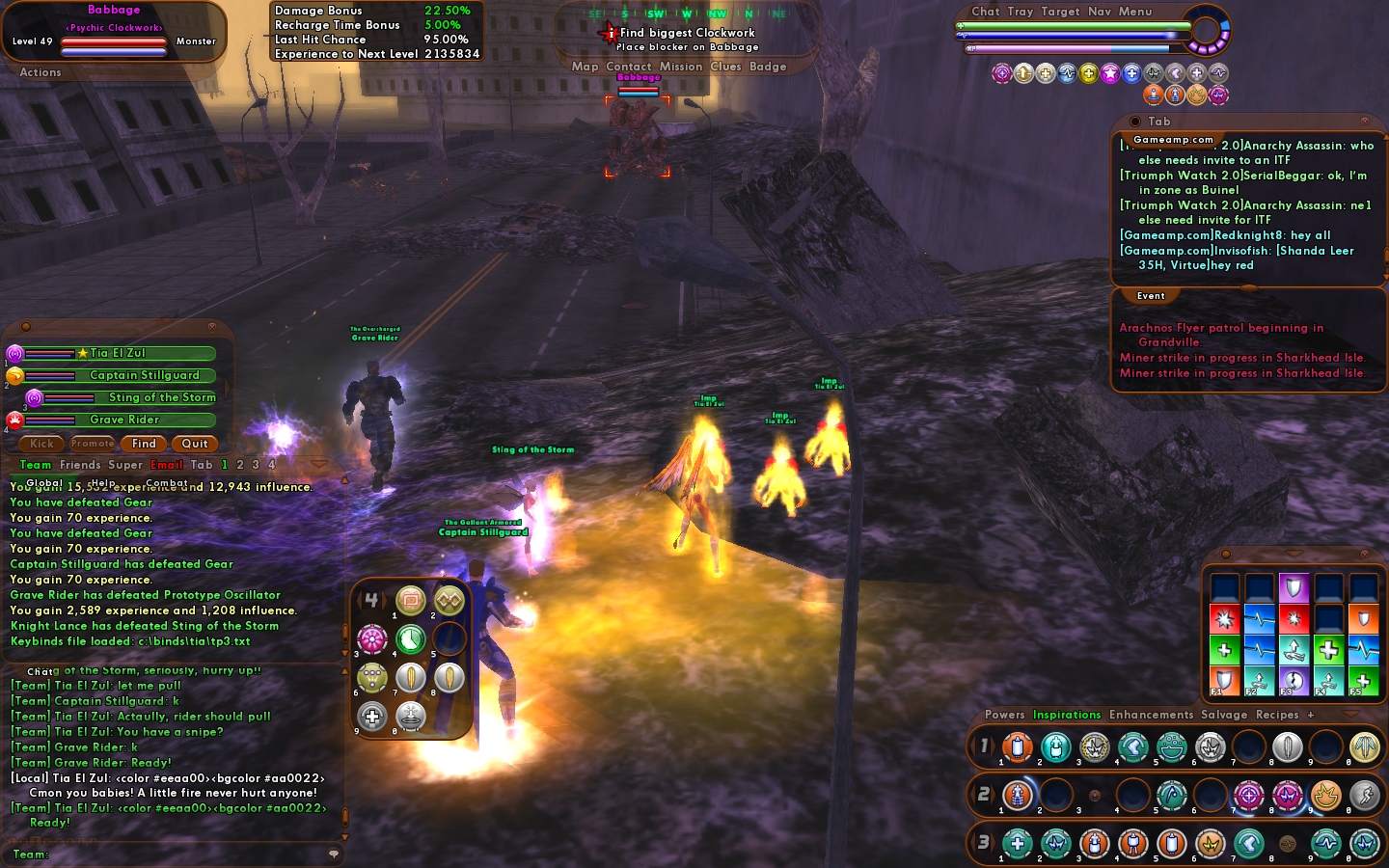Open the Clues window
Screen dimensions: 1389x868
tap(725, 67)
